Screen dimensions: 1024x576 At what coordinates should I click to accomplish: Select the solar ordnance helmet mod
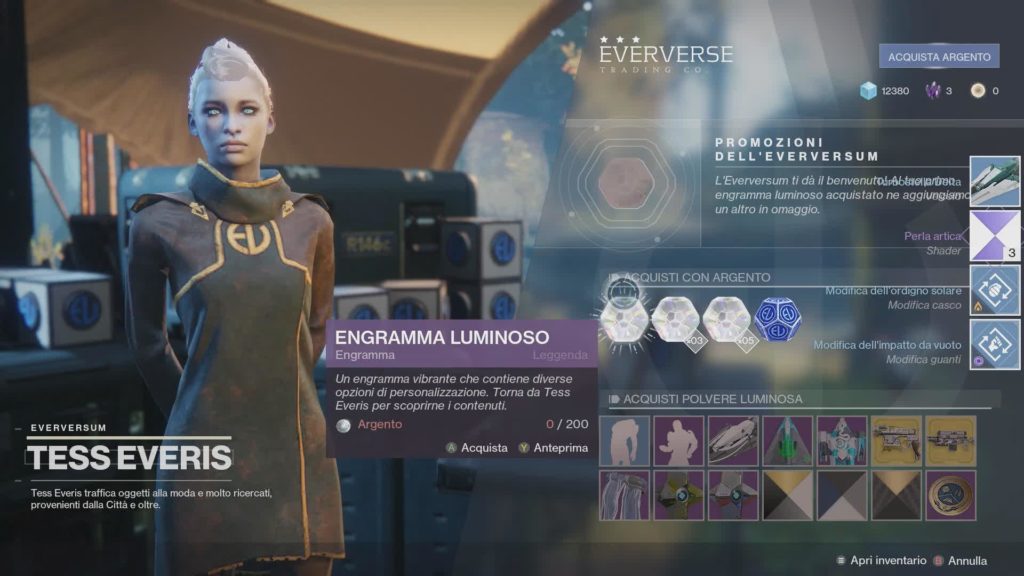[x=994, y=290]
